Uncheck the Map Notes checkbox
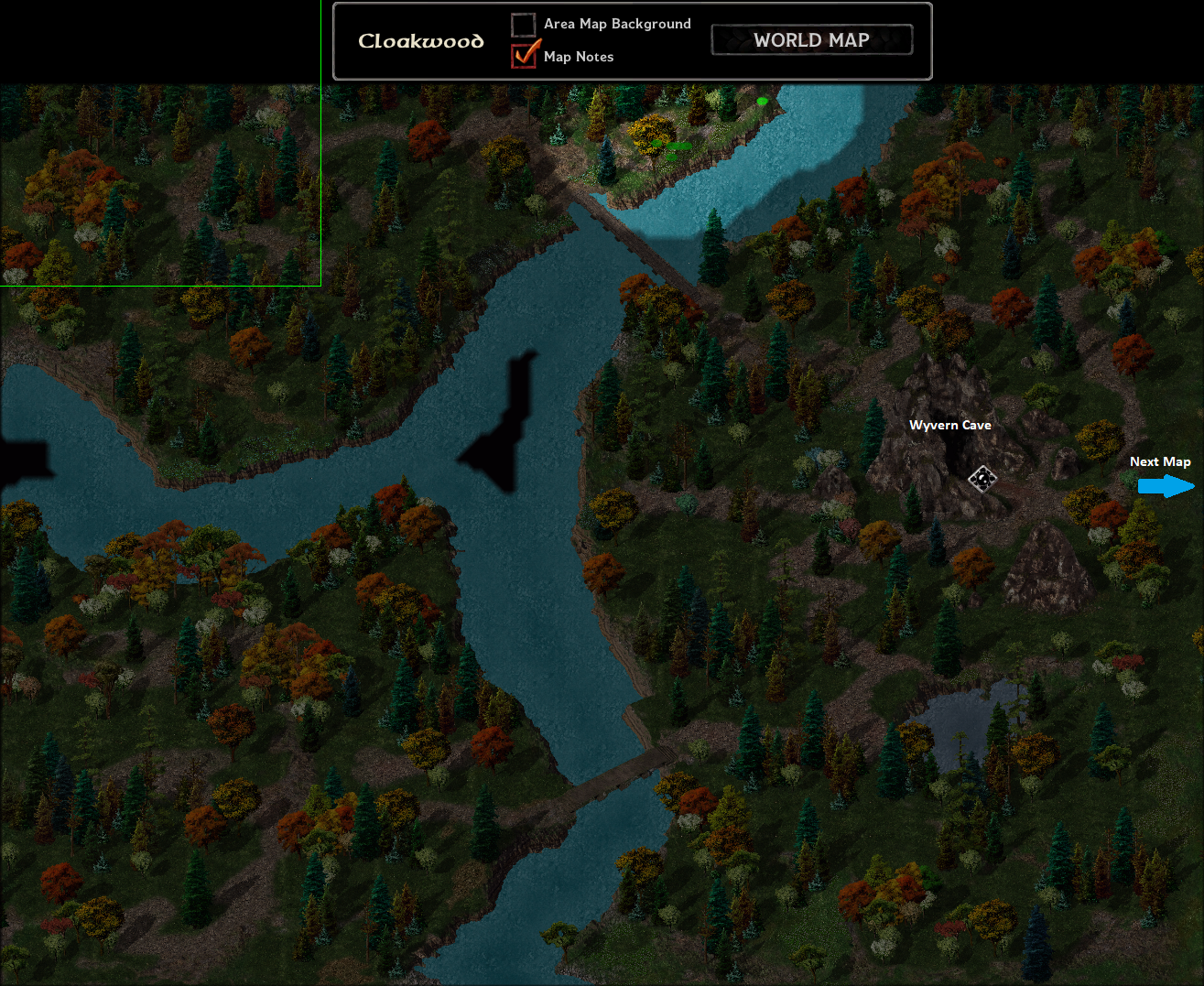The width and height of the screenshot is (1204, 986). tap(524, 56)
